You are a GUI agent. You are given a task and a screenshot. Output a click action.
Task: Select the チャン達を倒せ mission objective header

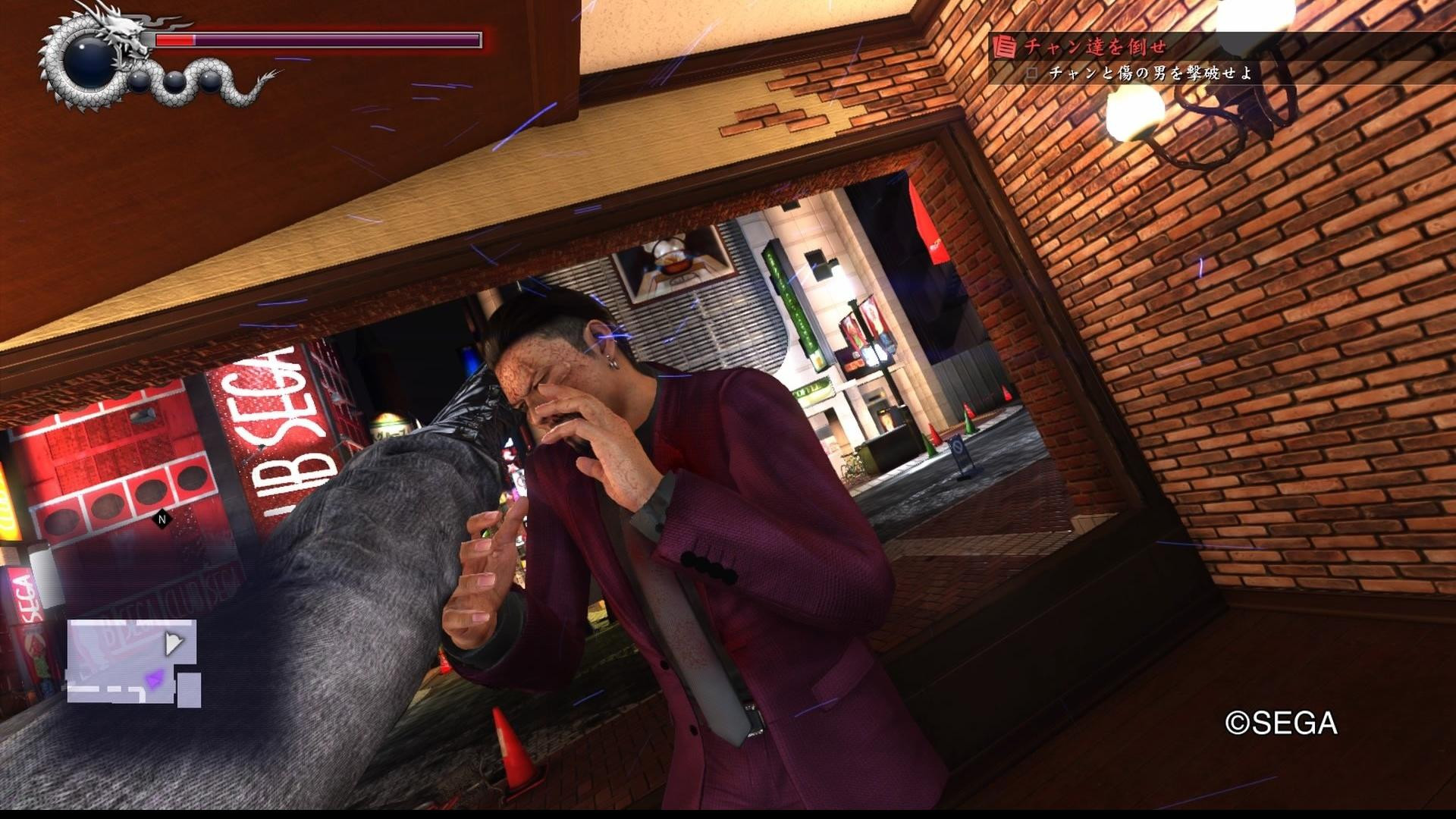pyautogui.click(x=1094, y=47)
